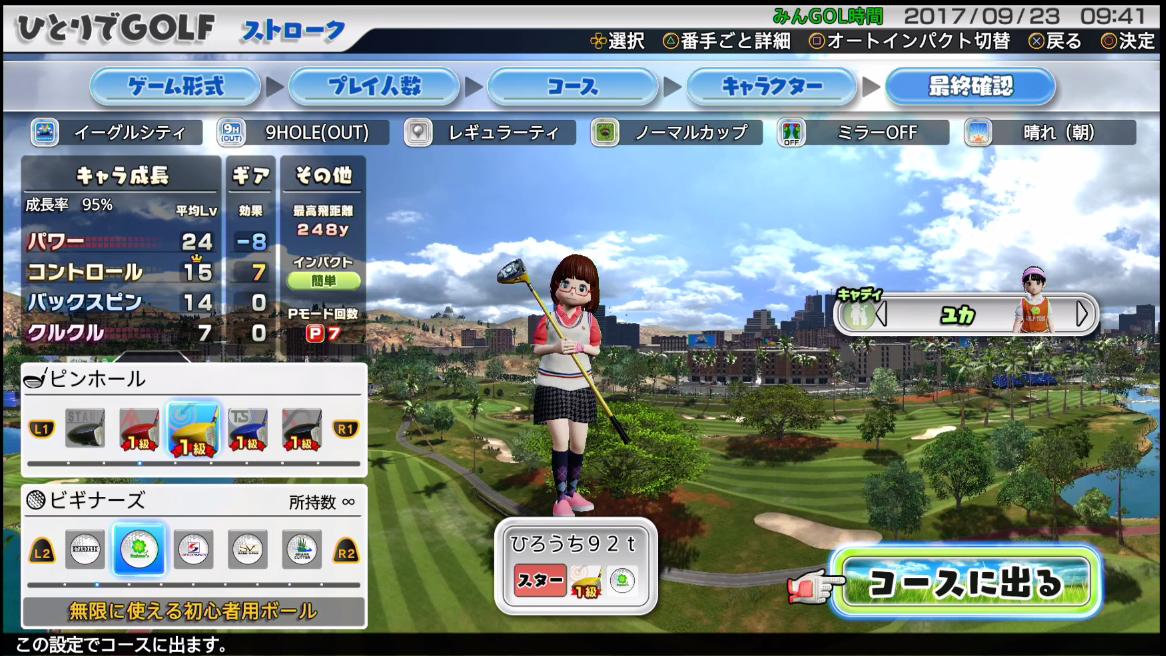Show the previous caddie with the left arrow
This screenshot has width=1166, height=656.
[881, 314]
